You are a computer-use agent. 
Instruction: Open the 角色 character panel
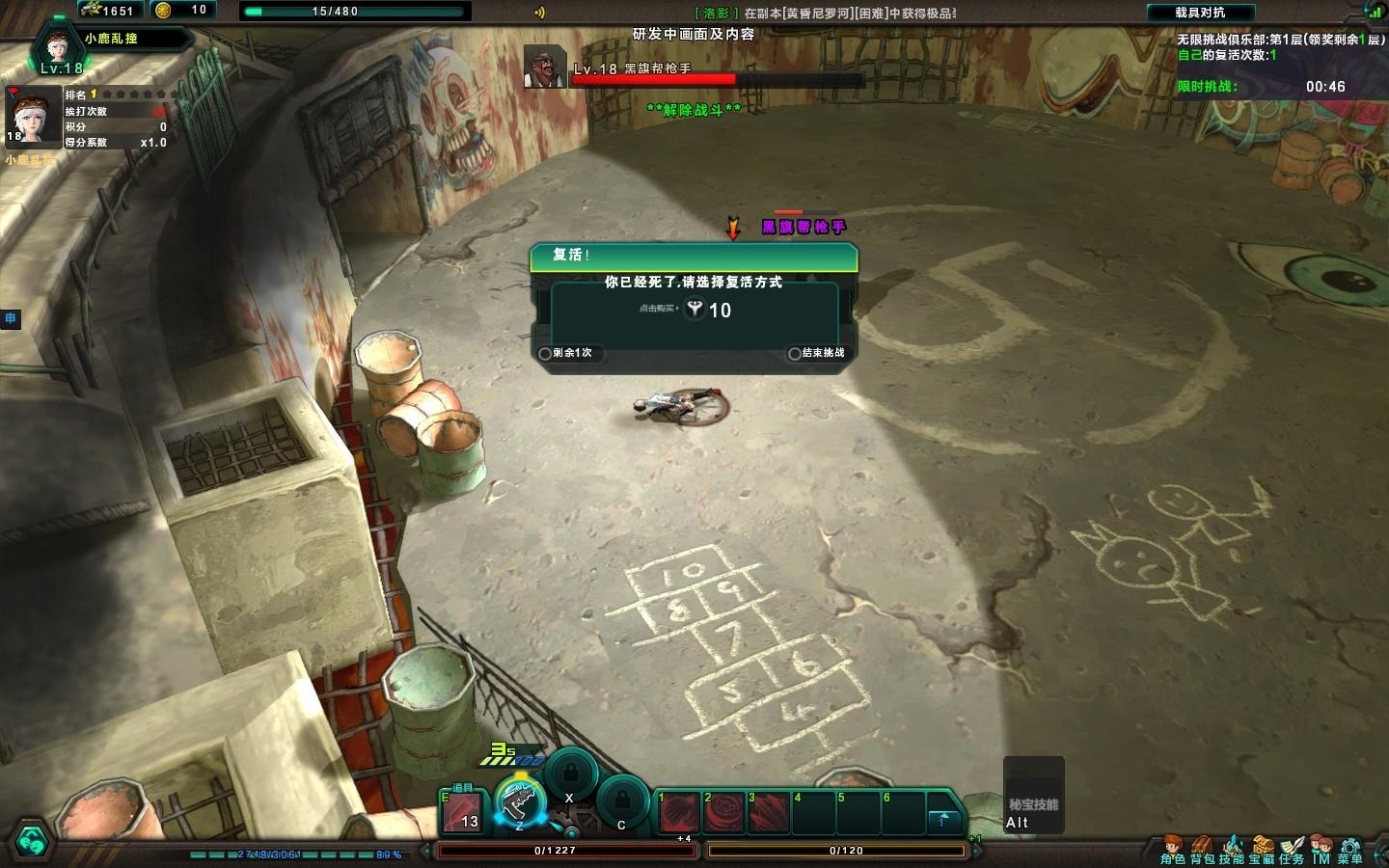[1173, 850]
